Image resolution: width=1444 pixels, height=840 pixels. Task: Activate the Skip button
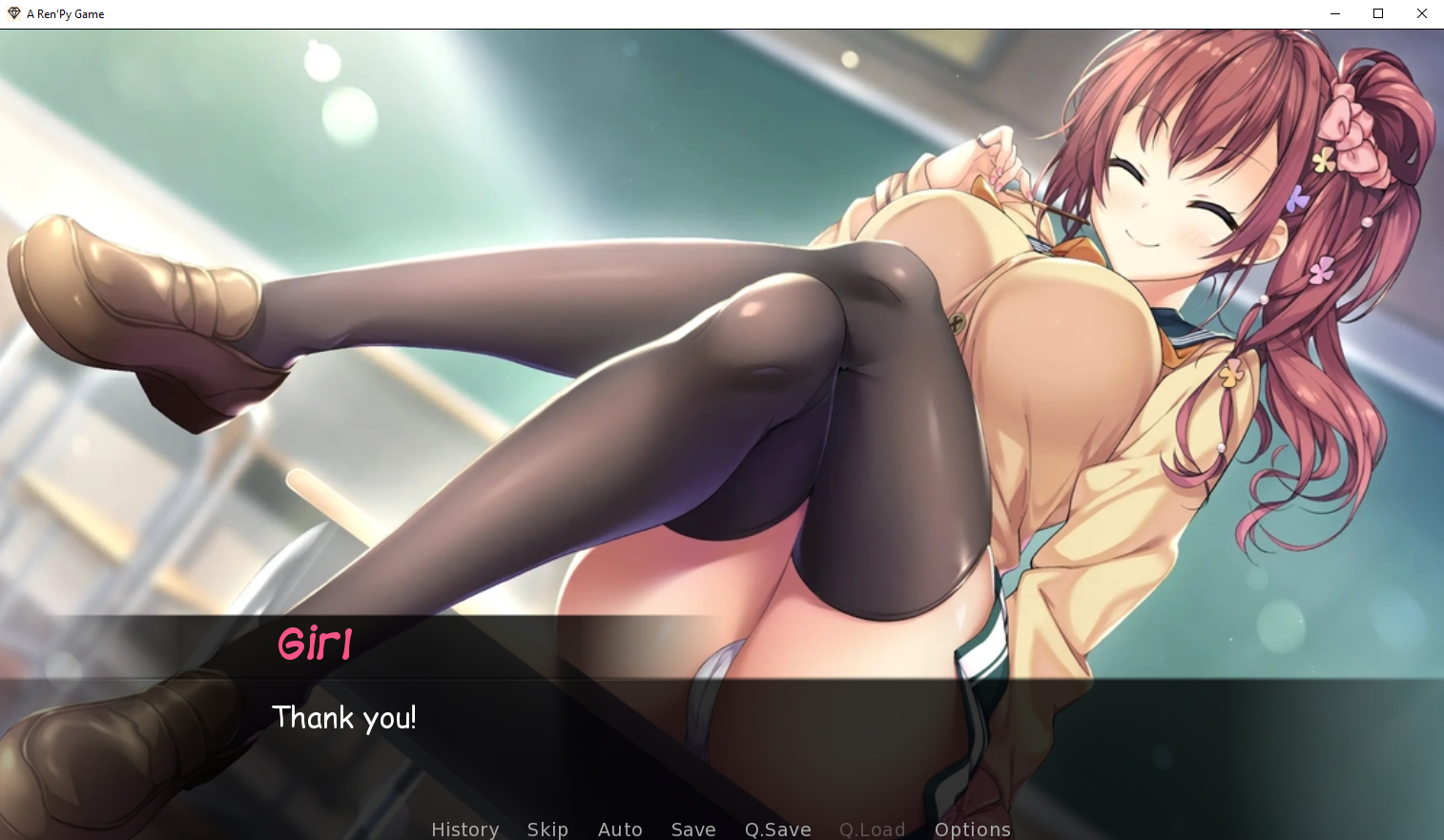(547, 829)
